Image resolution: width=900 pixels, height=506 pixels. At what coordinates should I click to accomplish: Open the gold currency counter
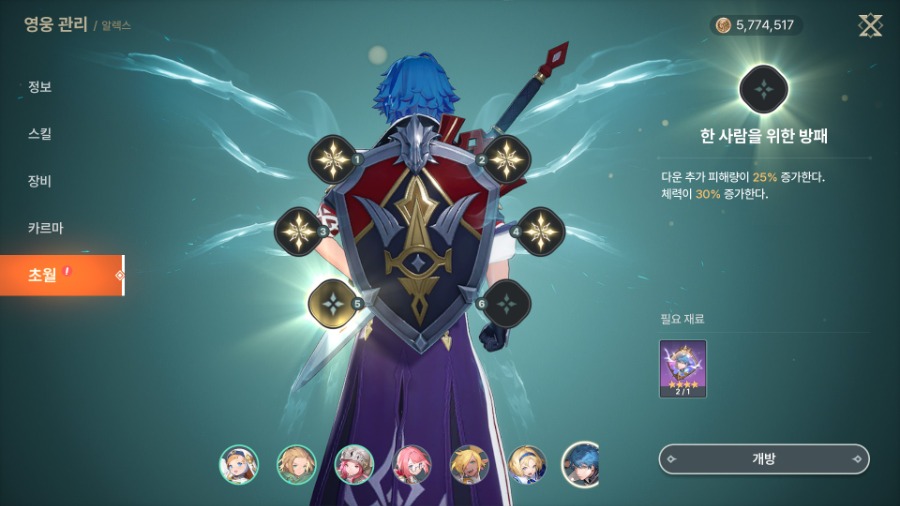[756, 25]
